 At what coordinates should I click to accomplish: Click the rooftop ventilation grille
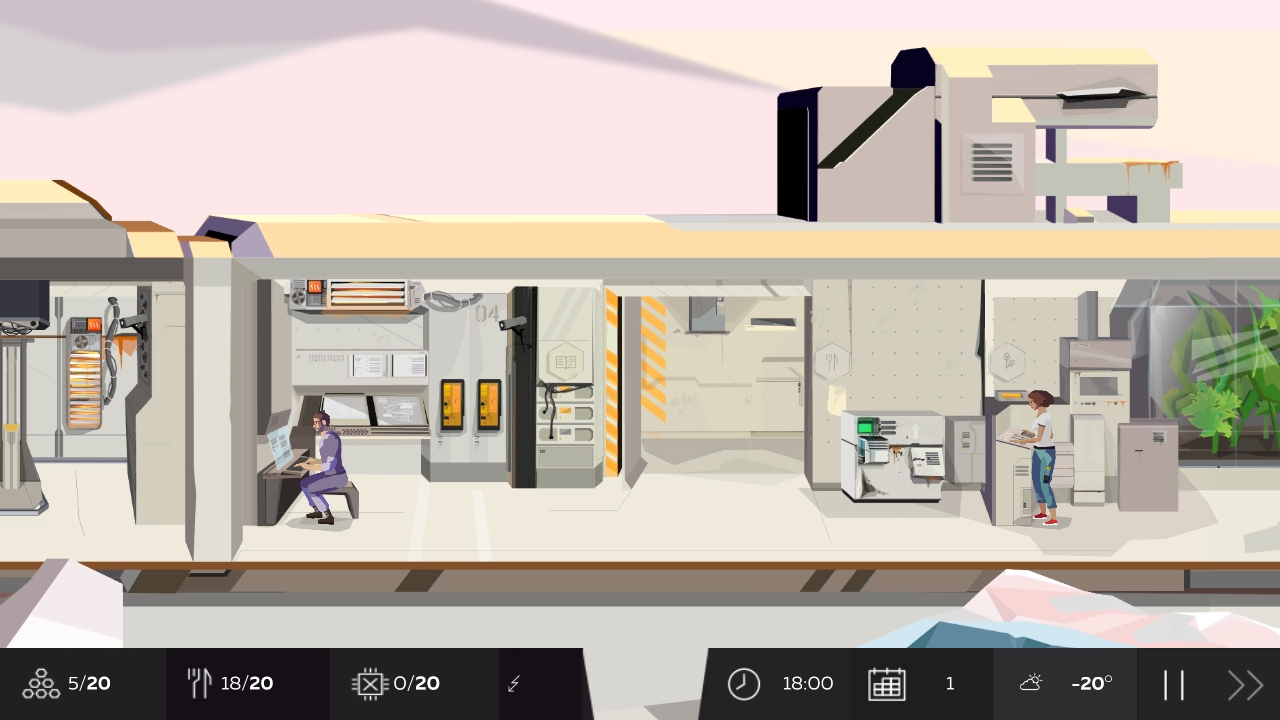pos(995,165)
